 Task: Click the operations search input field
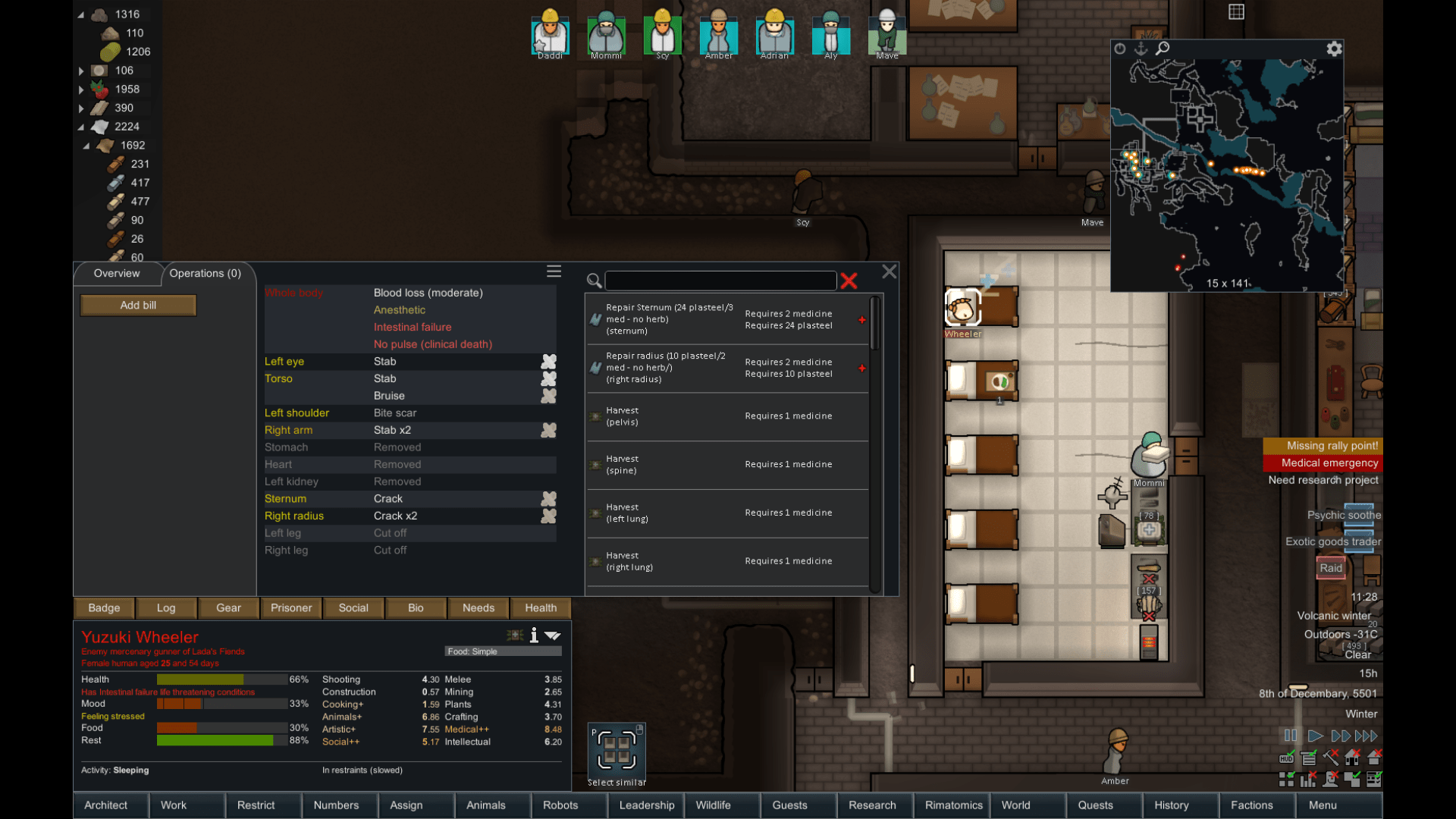[x=720, y=281]
